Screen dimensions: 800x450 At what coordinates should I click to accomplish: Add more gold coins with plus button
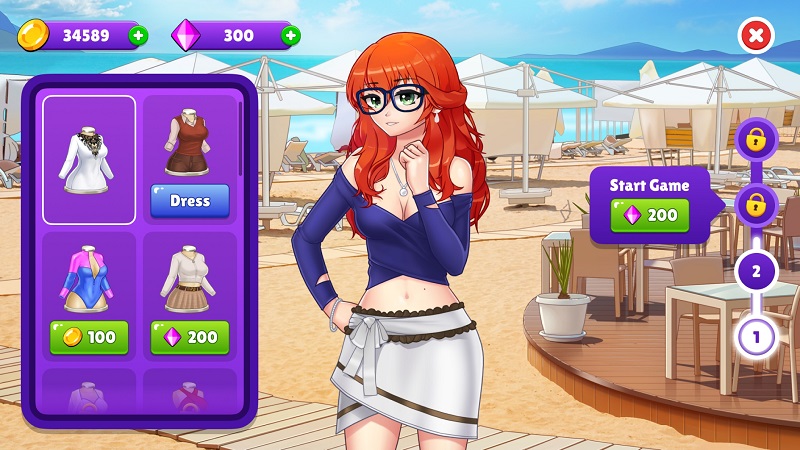point(137,36)
